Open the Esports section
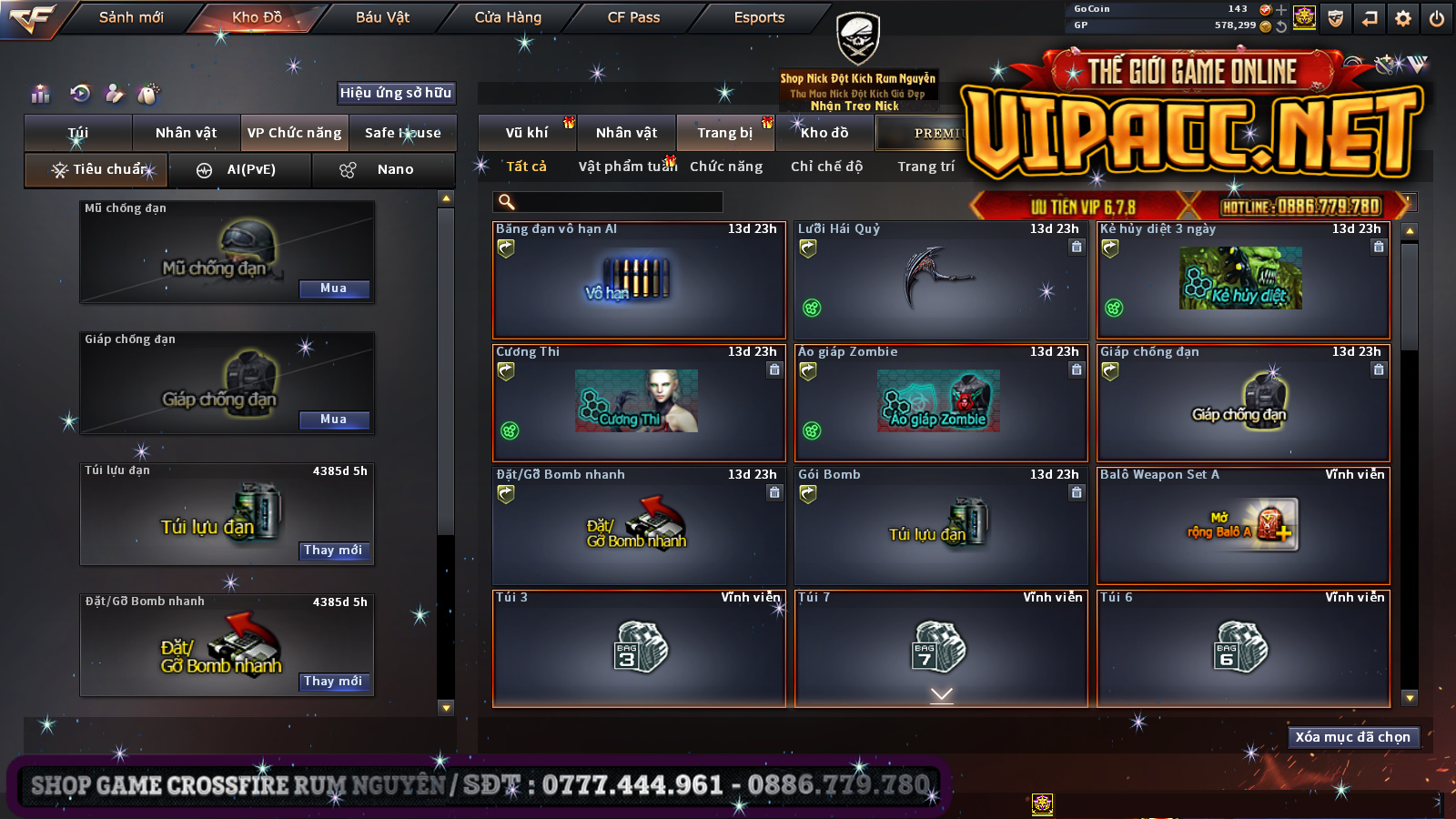Screen dimensions: 1456x819 click(759, 17)
